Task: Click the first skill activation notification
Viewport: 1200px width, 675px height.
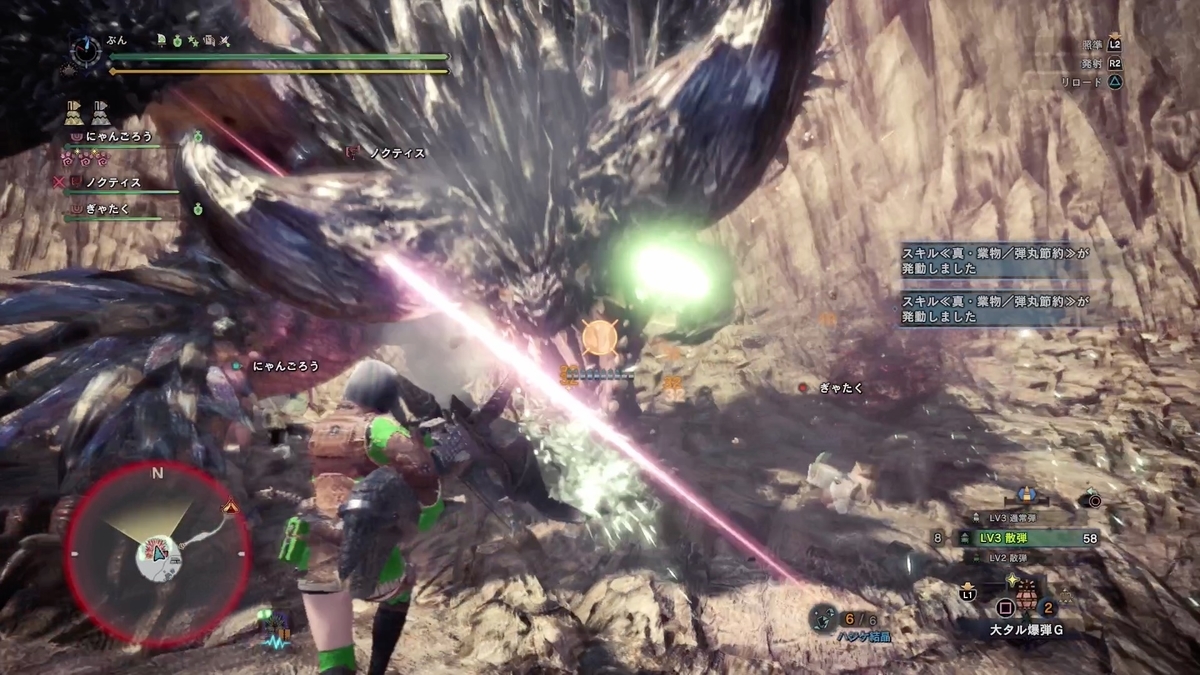Action: pos(994,261)
